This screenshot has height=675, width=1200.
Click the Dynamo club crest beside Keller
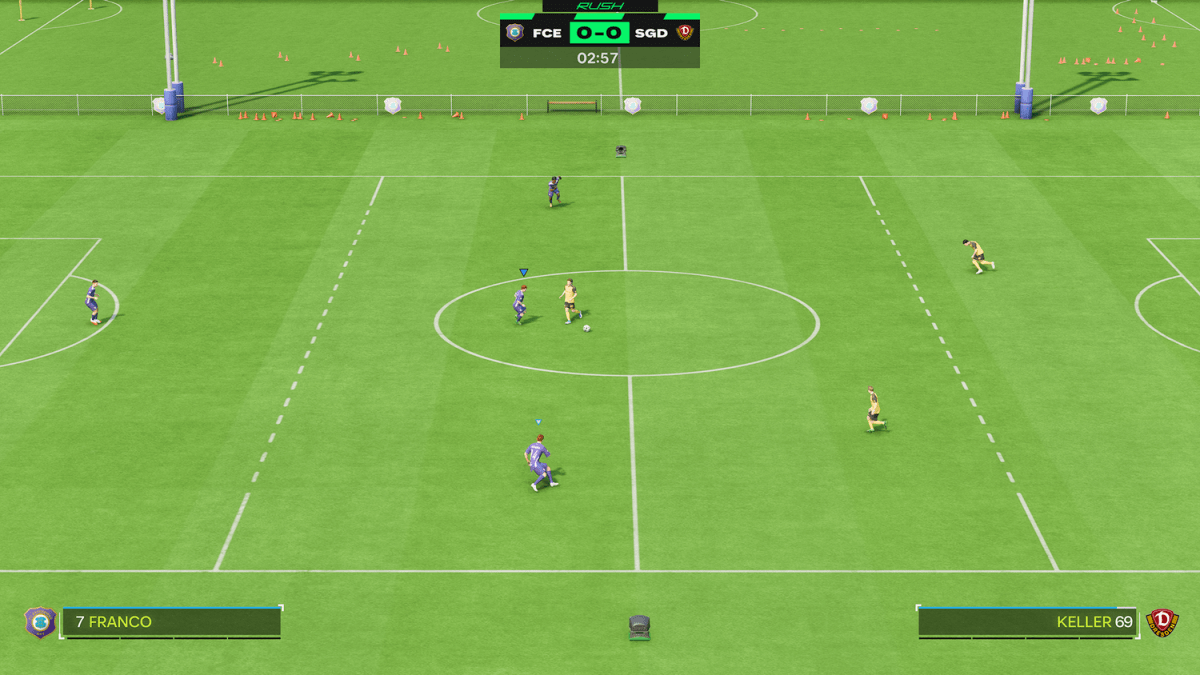(1162, 622)
